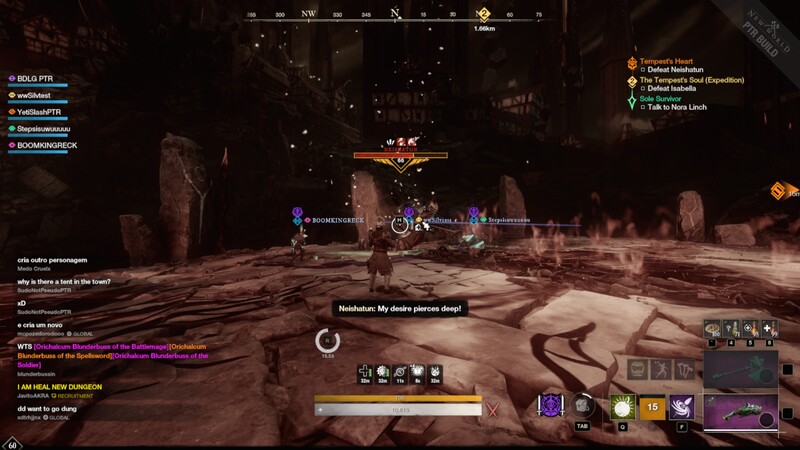Use the red cross health potion slot
This screenshot has width=800, height=450.
pos(768,328)
